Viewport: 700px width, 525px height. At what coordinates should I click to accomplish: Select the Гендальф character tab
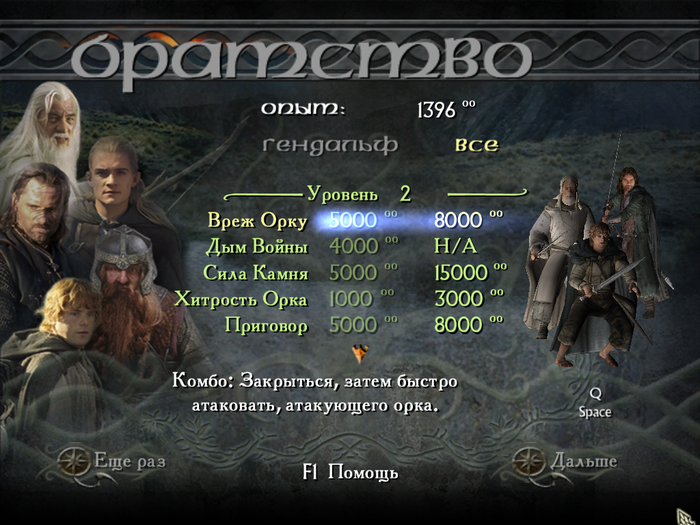[x=330, y=145]
